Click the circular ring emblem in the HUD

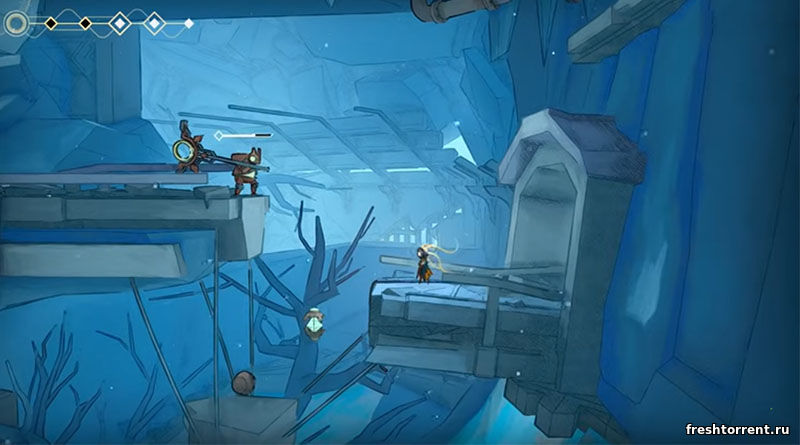[17, 23]
